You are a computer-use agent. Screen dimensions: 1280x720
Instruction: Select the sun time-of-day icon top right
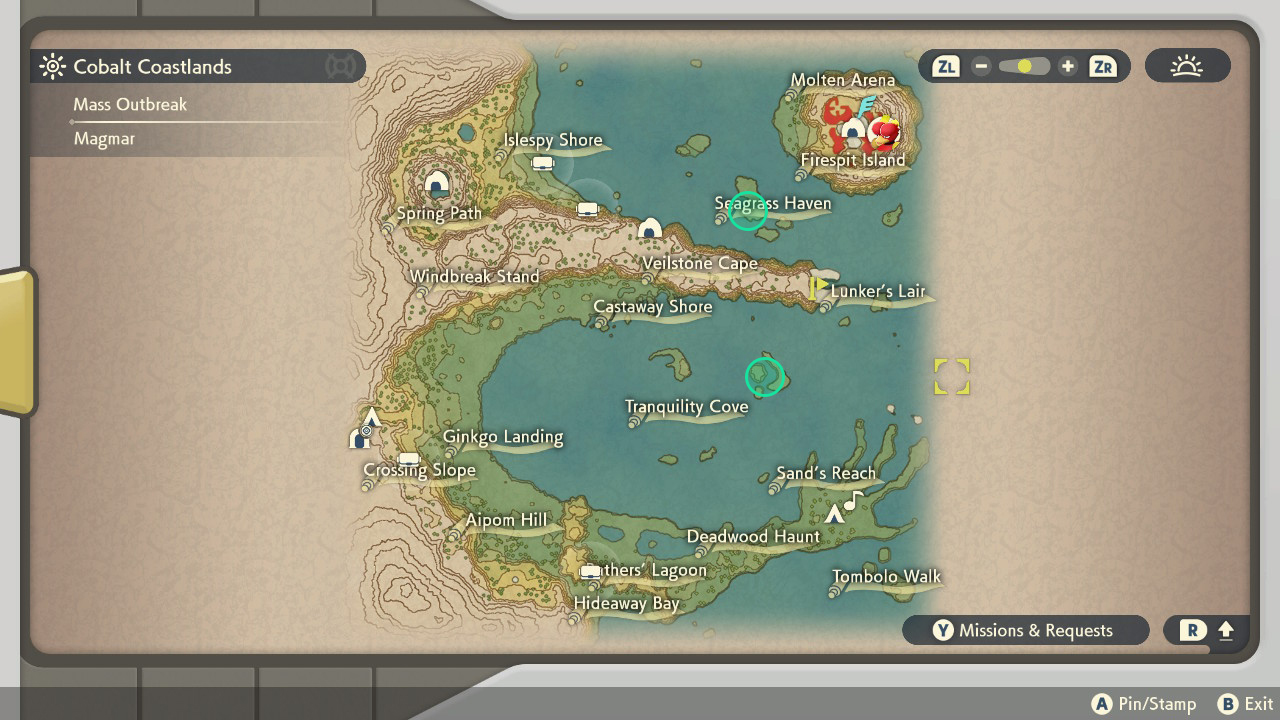(1187, 65)
